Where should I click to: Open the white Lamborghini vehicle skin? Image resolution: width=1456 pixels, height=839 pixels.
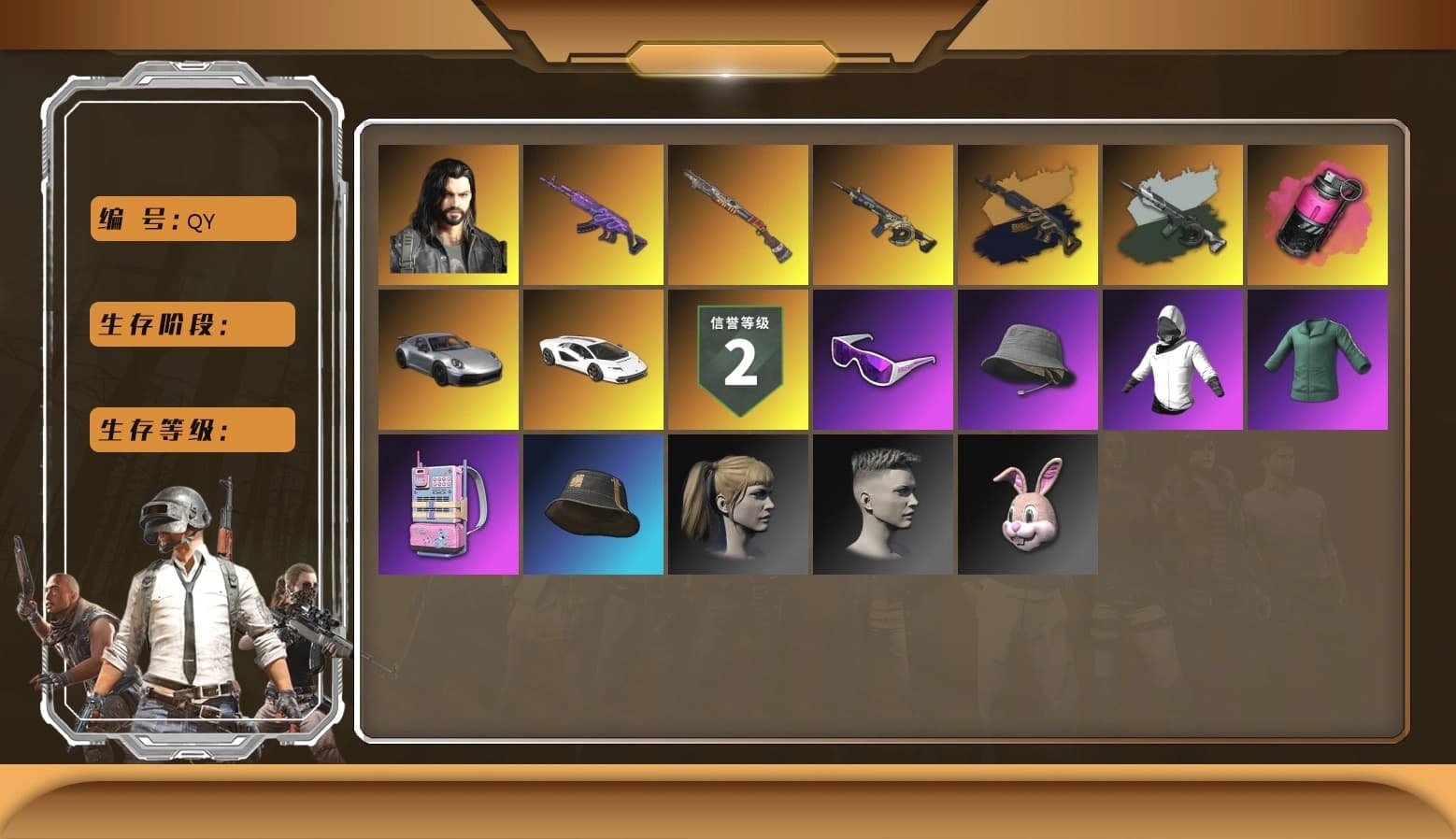(593, 360)
